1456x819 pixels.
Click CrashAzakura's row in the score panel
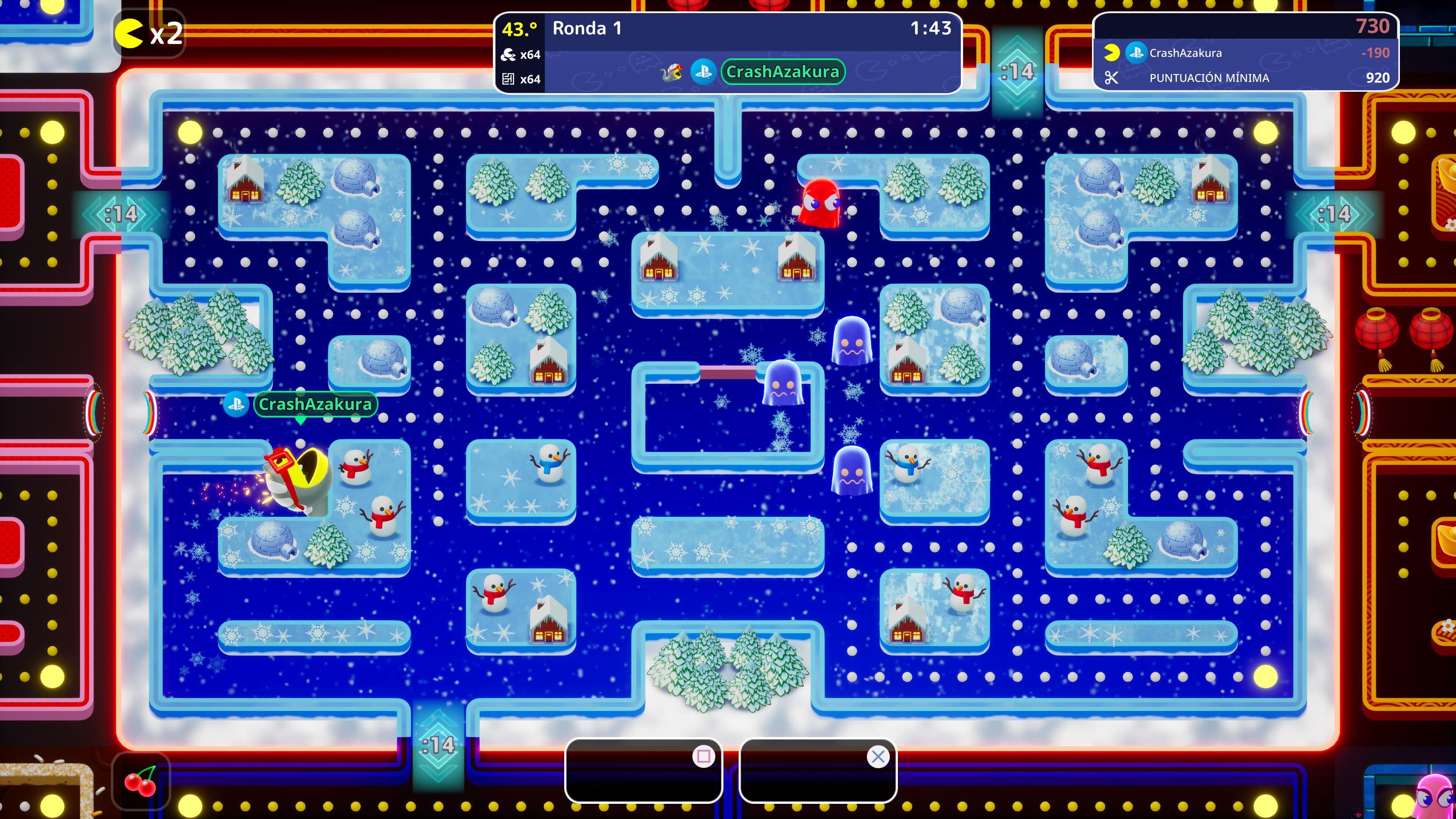pos(1246,53)
